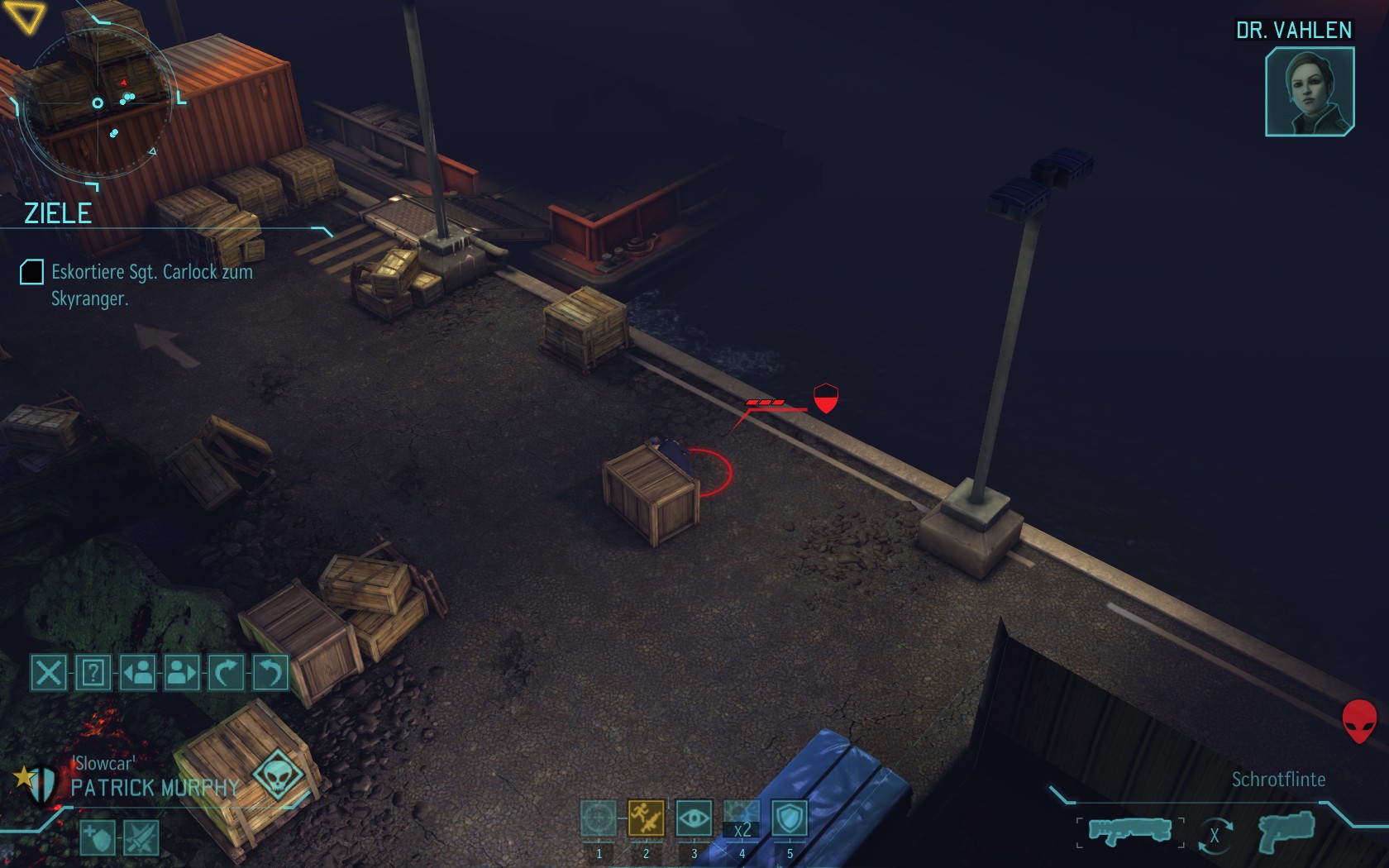This screenshot has width=1389, height=868.
Task: Click the weapon swap arrows icon
Action: tap(1214, 835)
